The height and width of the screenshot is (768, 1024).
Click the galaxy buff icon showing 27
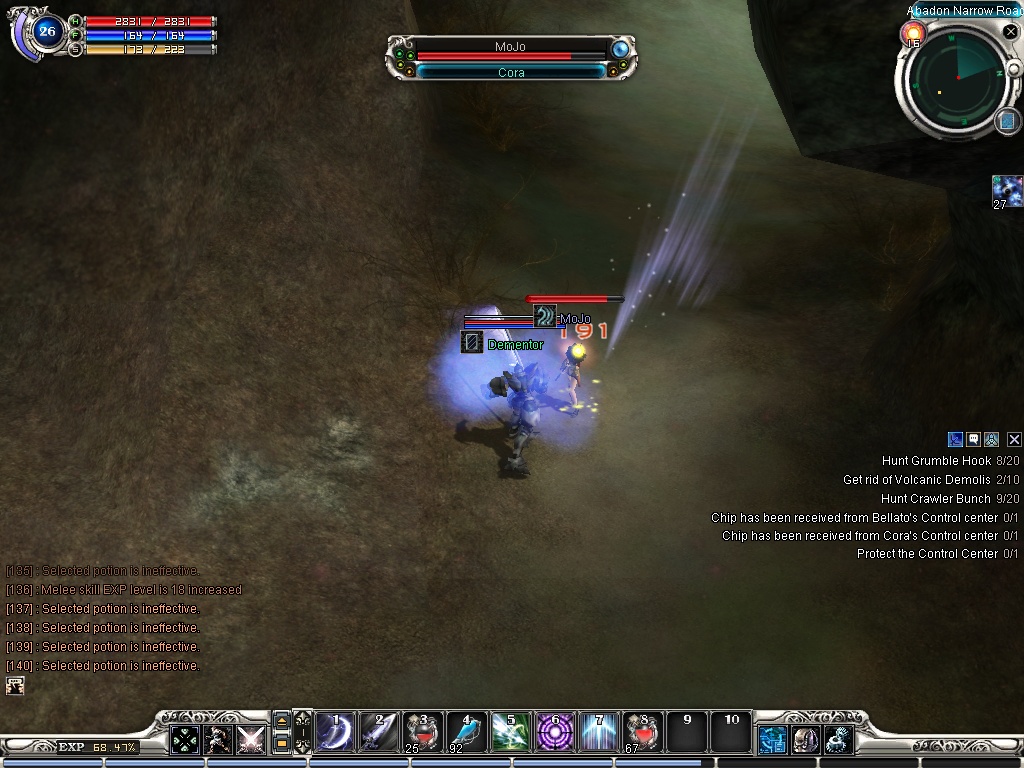pos(1006,190)
